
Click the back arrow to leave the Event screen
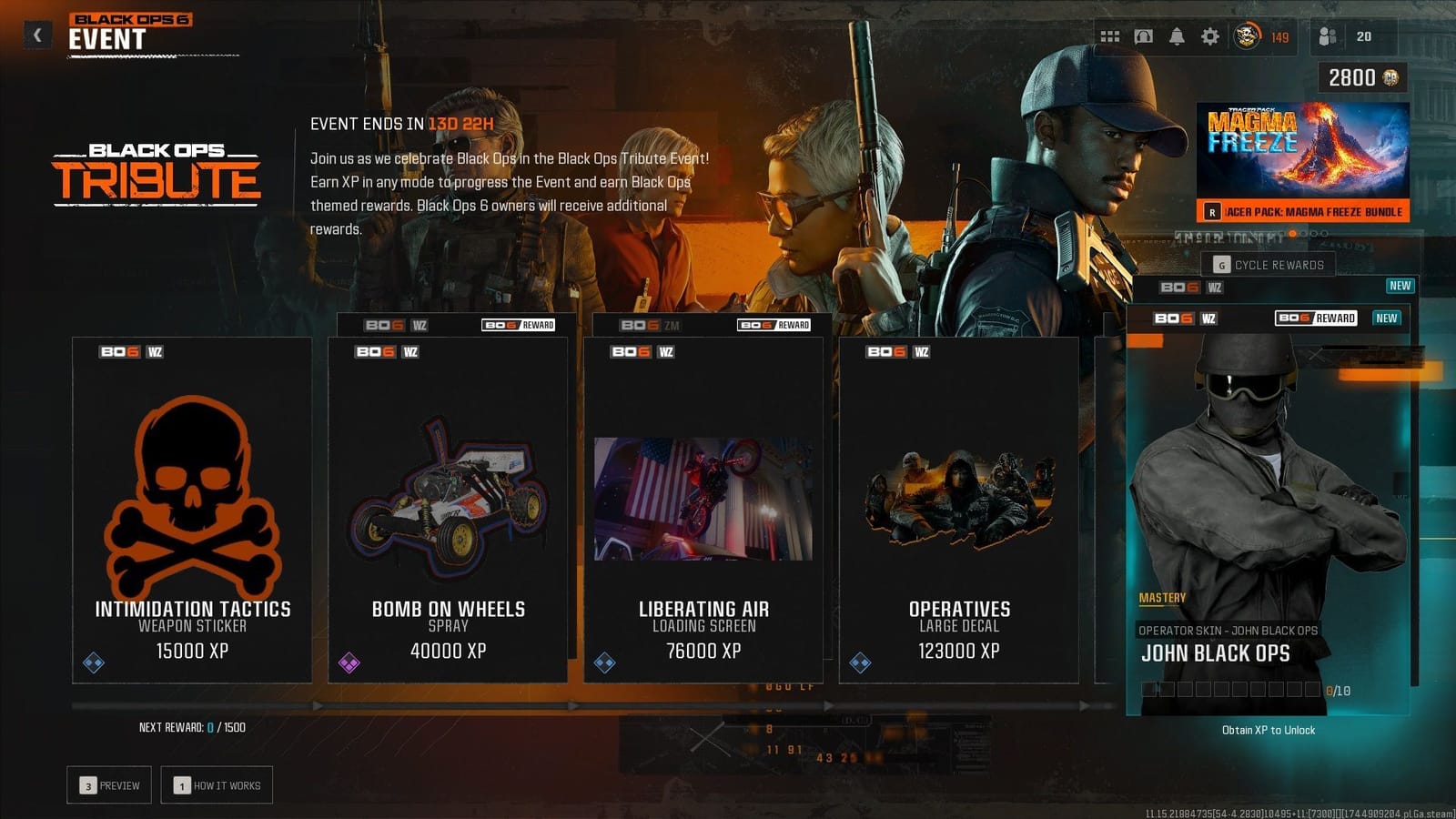coord(36,33)
